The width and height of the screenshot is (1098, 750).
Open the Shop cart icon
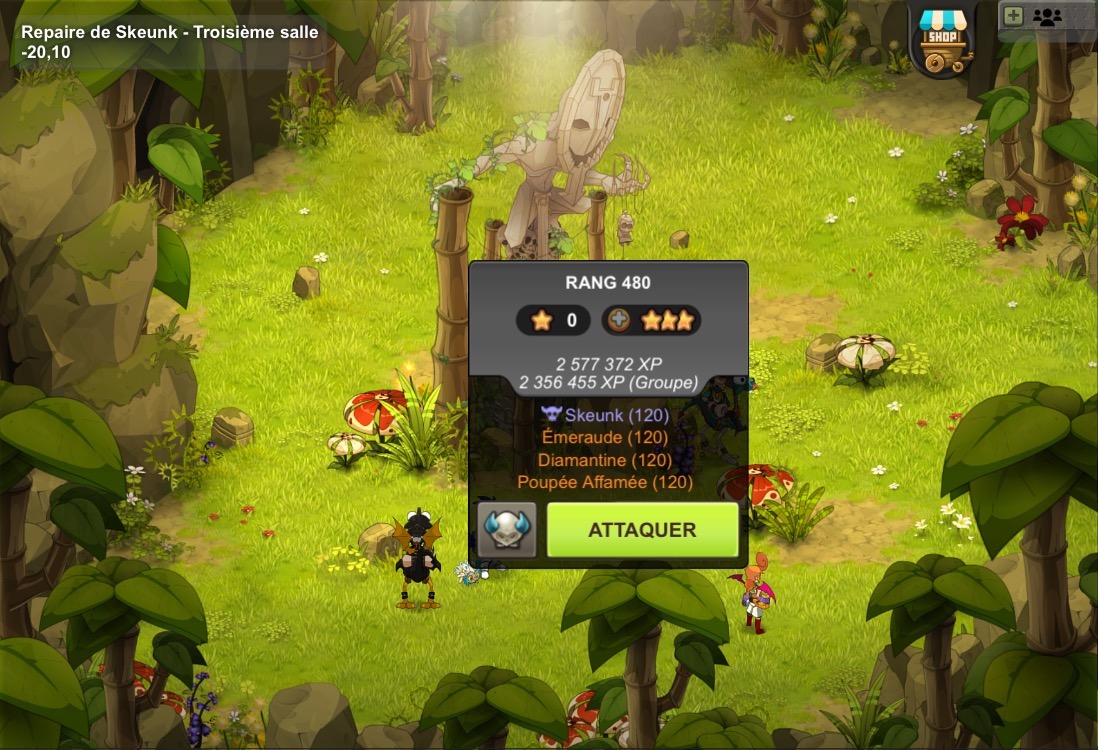click(x=944, y=40)
